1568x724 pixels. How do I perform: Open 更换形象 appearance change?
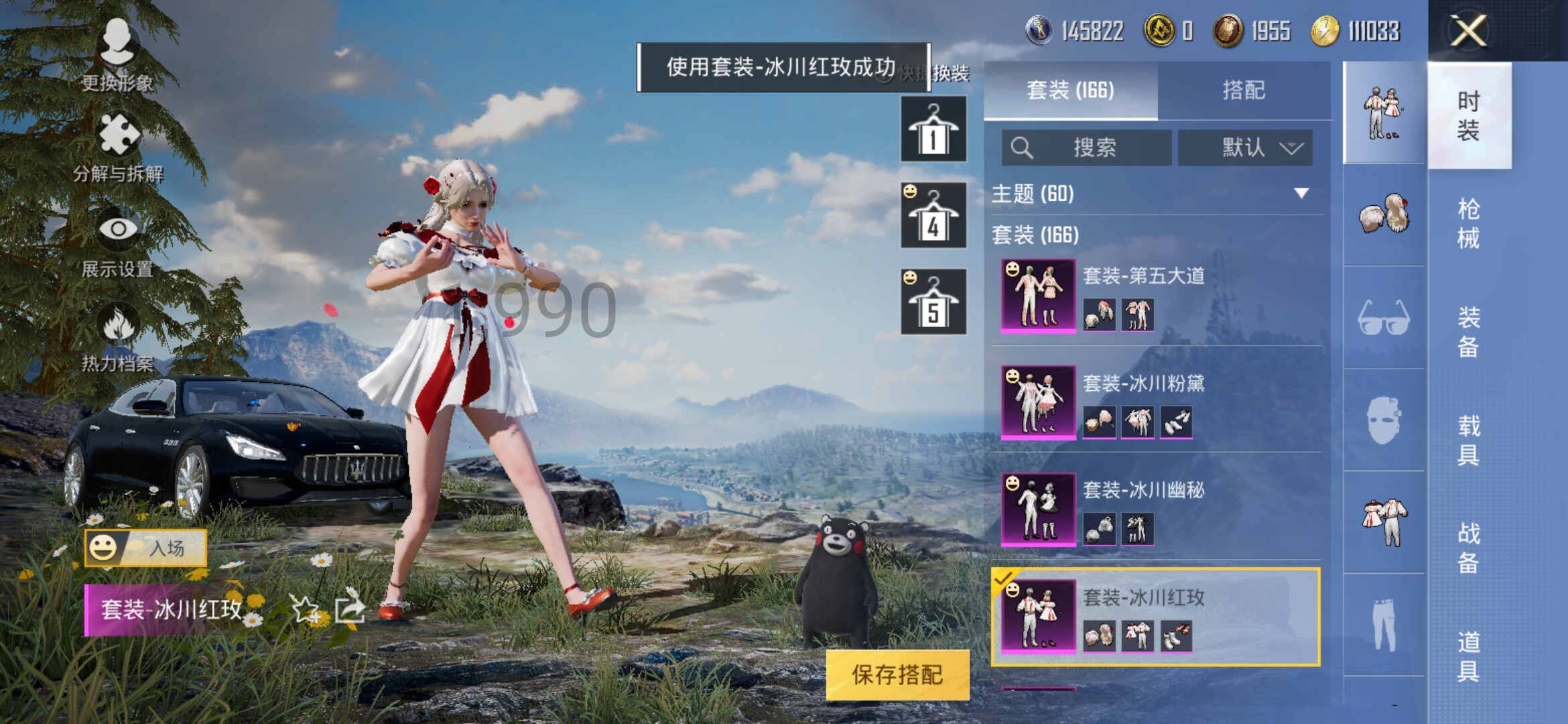pyautogui.click(x=117, y=55)
